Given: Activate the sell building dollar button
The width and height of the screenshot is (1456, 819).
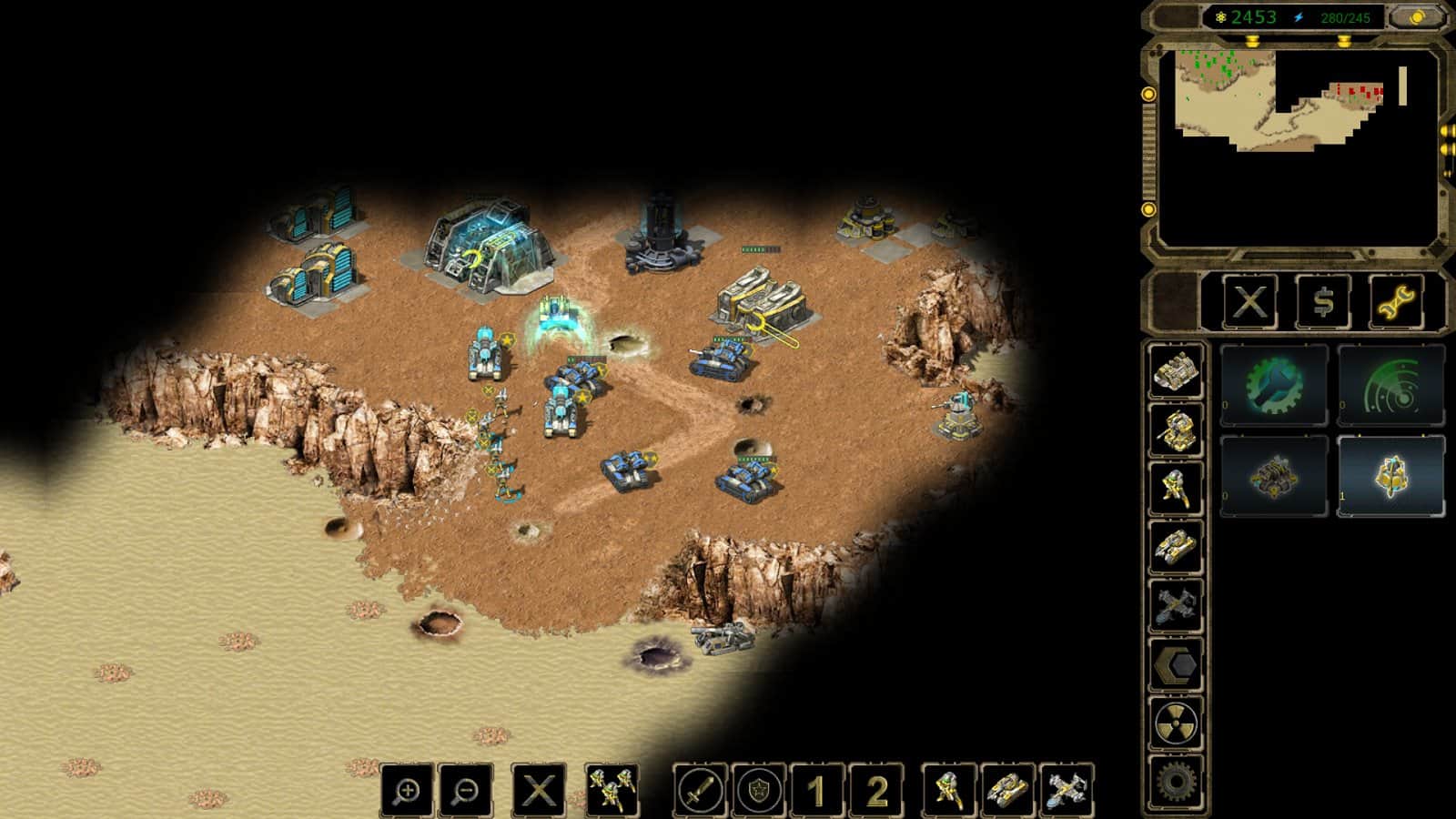Looking at the screenshot, I should (x=1324, y=301).
